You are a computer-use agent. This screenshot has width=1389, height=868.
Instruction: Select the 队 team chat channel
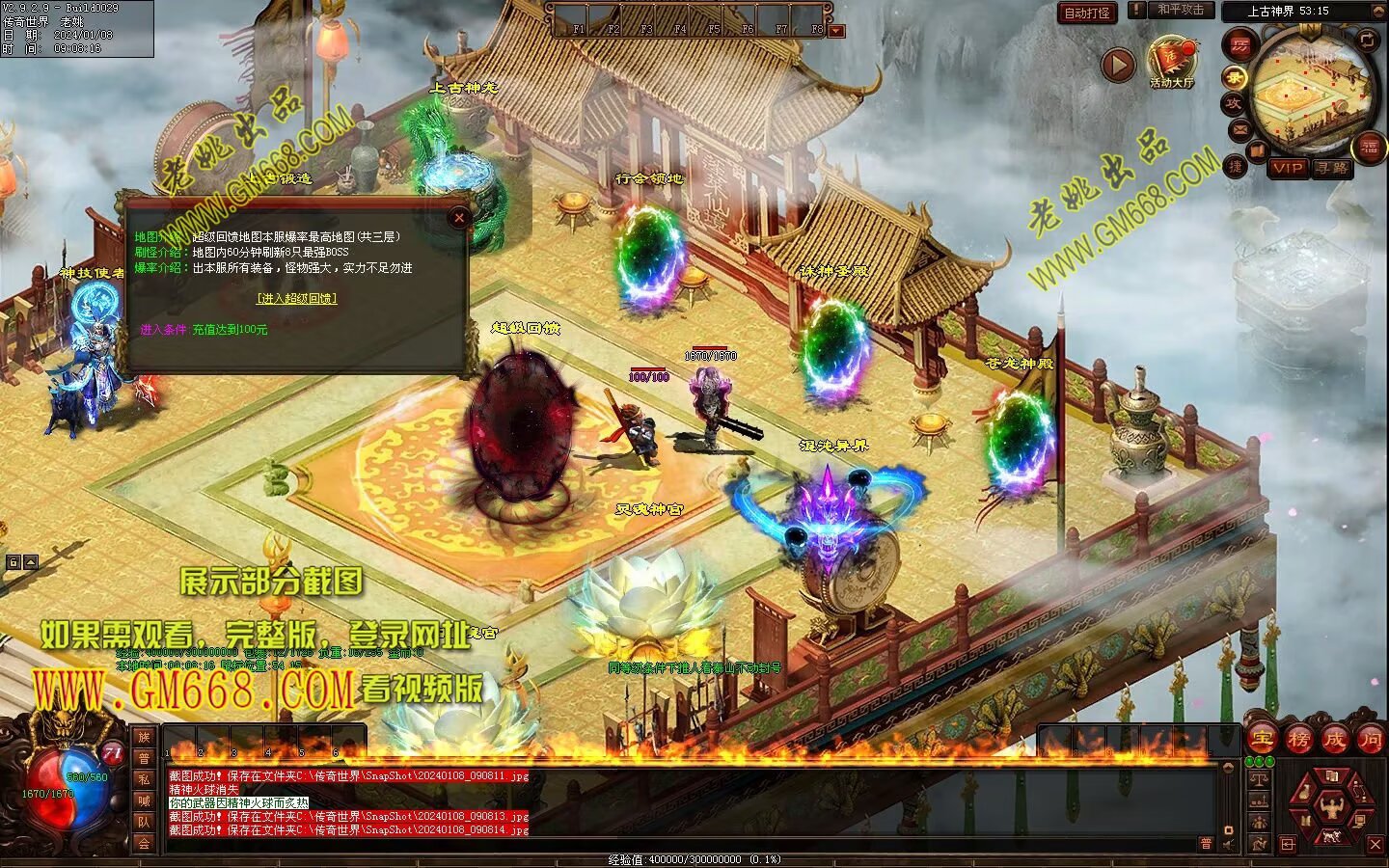(x=144, y=822)
